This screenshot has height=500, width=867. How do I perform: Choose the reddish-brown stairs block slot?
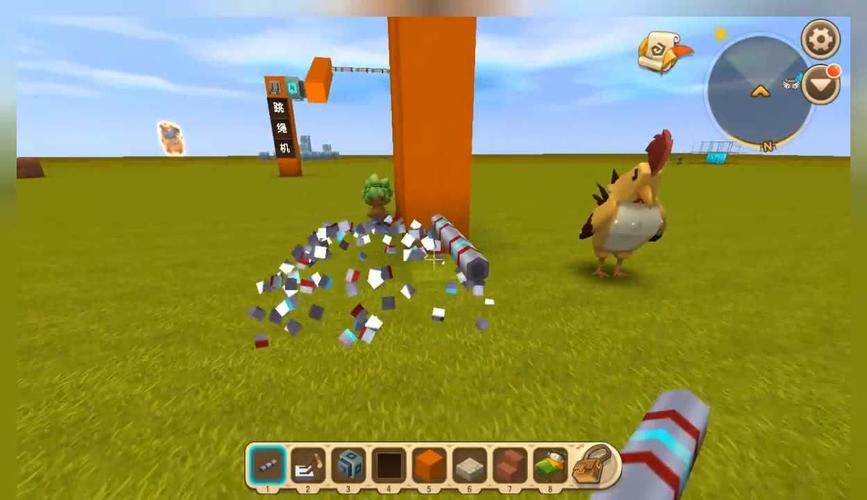point(511,465)
